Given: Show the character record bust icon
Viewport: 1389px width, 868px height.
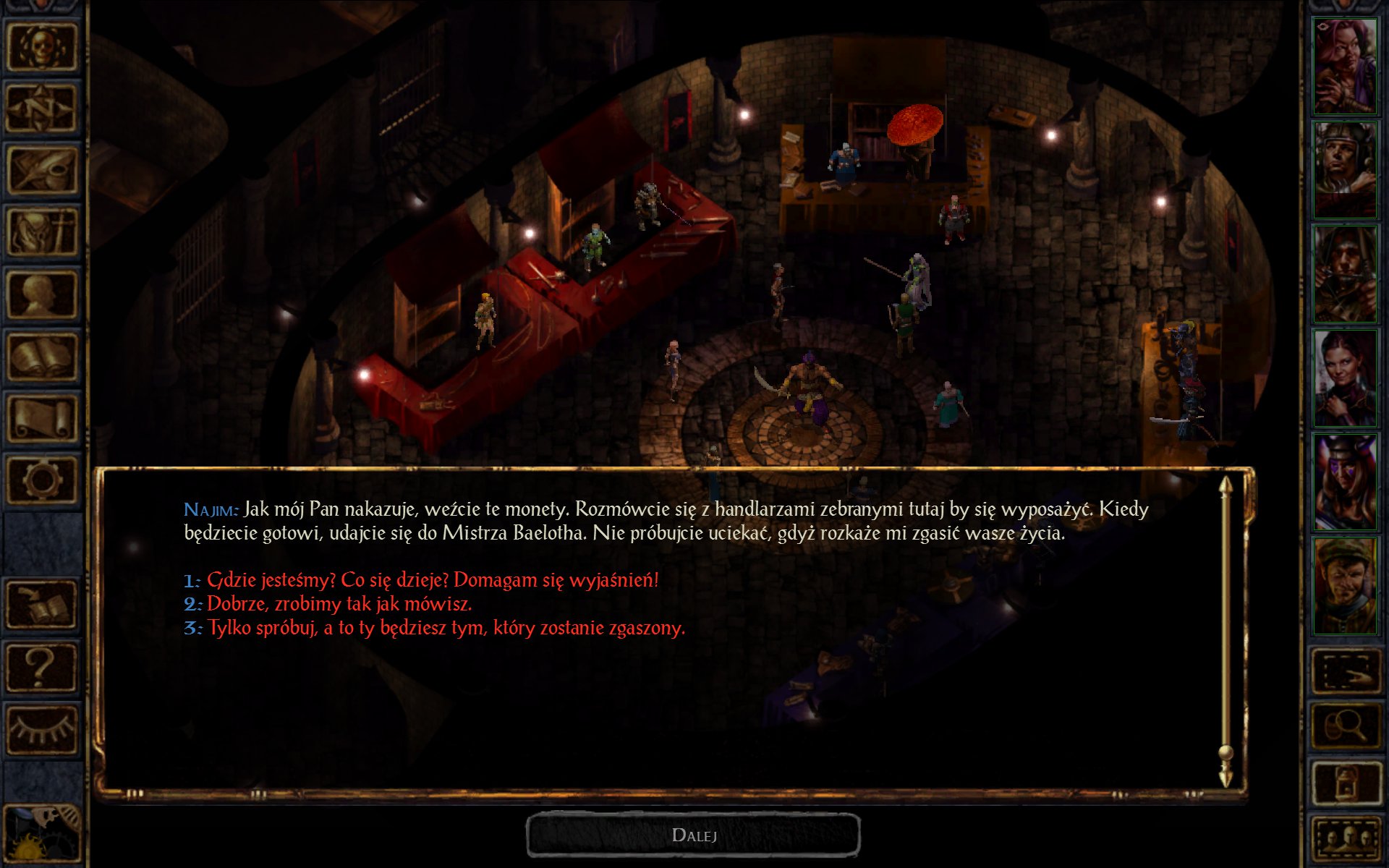Looking at the screenshot, I should coord(41,294).
